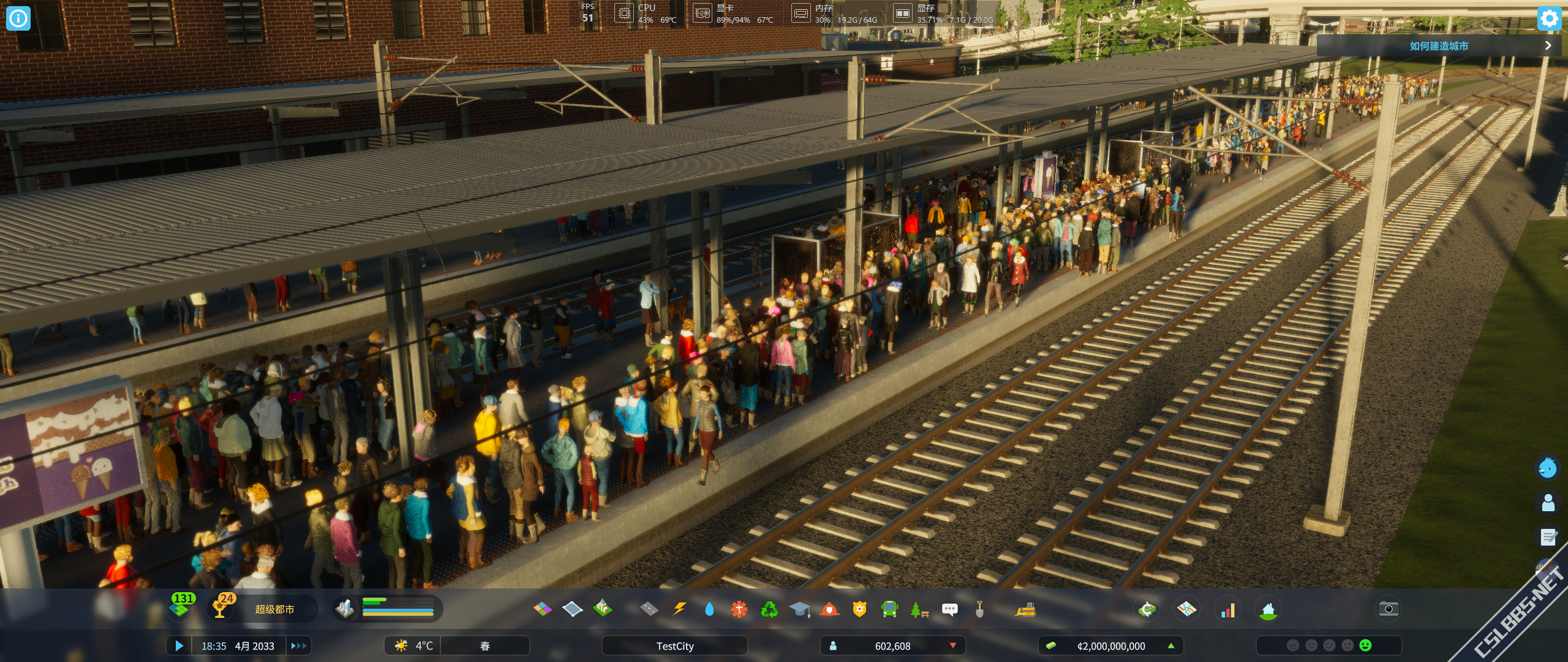Select the green bus transportation menu
The width and height of the screenshot is (1568, 662).
click(889, 609)
